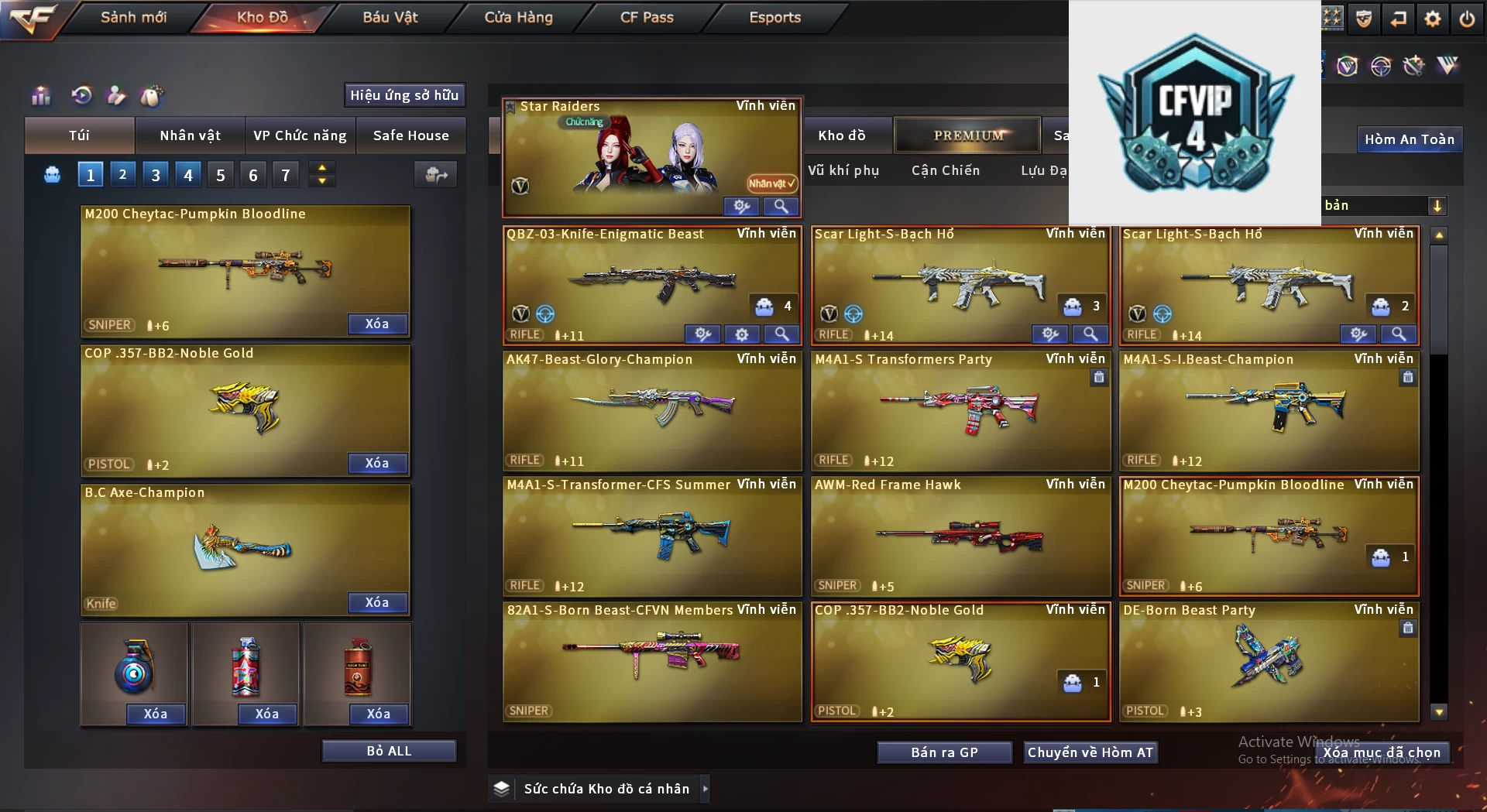
Task: Click Bỏ ALL to unequip everything
Action: click(x=389, y=751)
